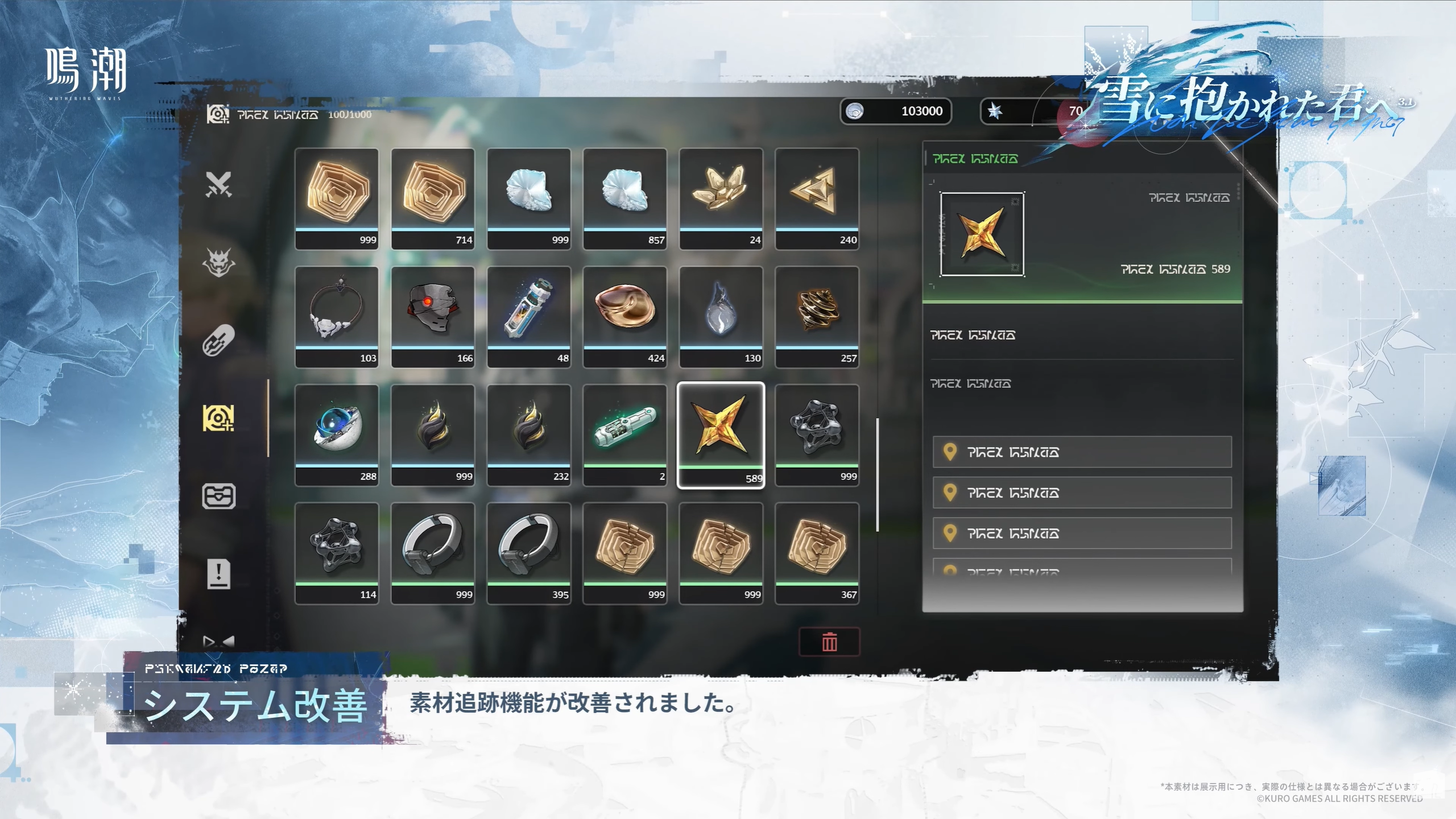Pick the gold crystal cluster with count 24
Image resolution: width=1456 pixels, height=819 pixels.
(721, 198)
